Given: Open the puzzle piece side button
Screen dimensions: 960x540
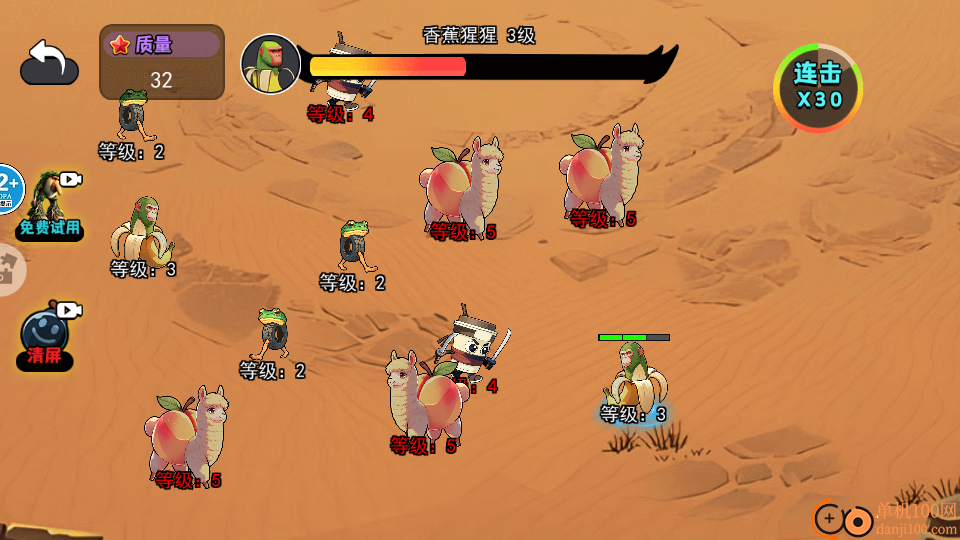Looking at the screenshot, I should click(x=10, y=270).
